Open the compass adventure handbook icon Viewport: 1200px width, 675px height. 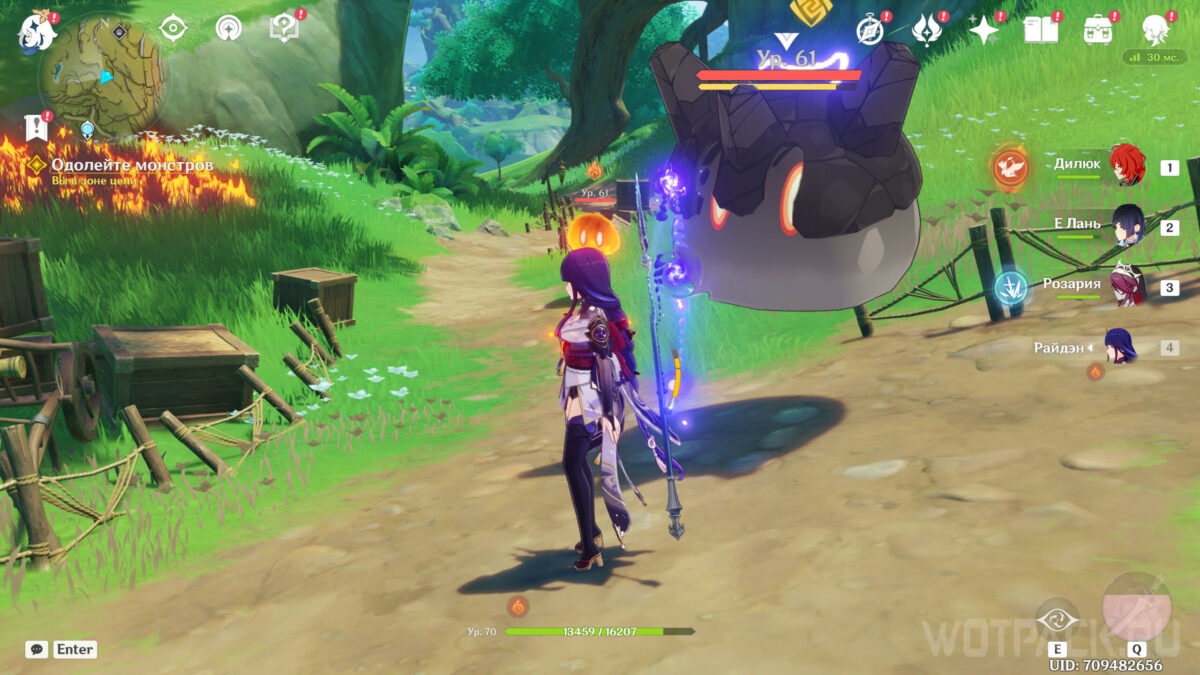(x=871, y=30)
